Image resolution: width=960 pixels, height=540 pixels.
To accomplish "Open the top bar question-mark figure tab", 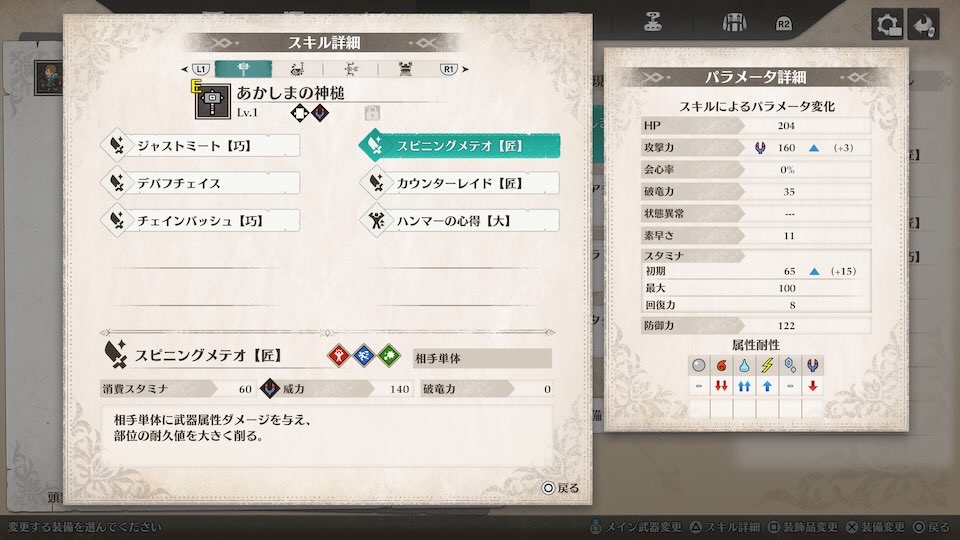I will (653, 22).
